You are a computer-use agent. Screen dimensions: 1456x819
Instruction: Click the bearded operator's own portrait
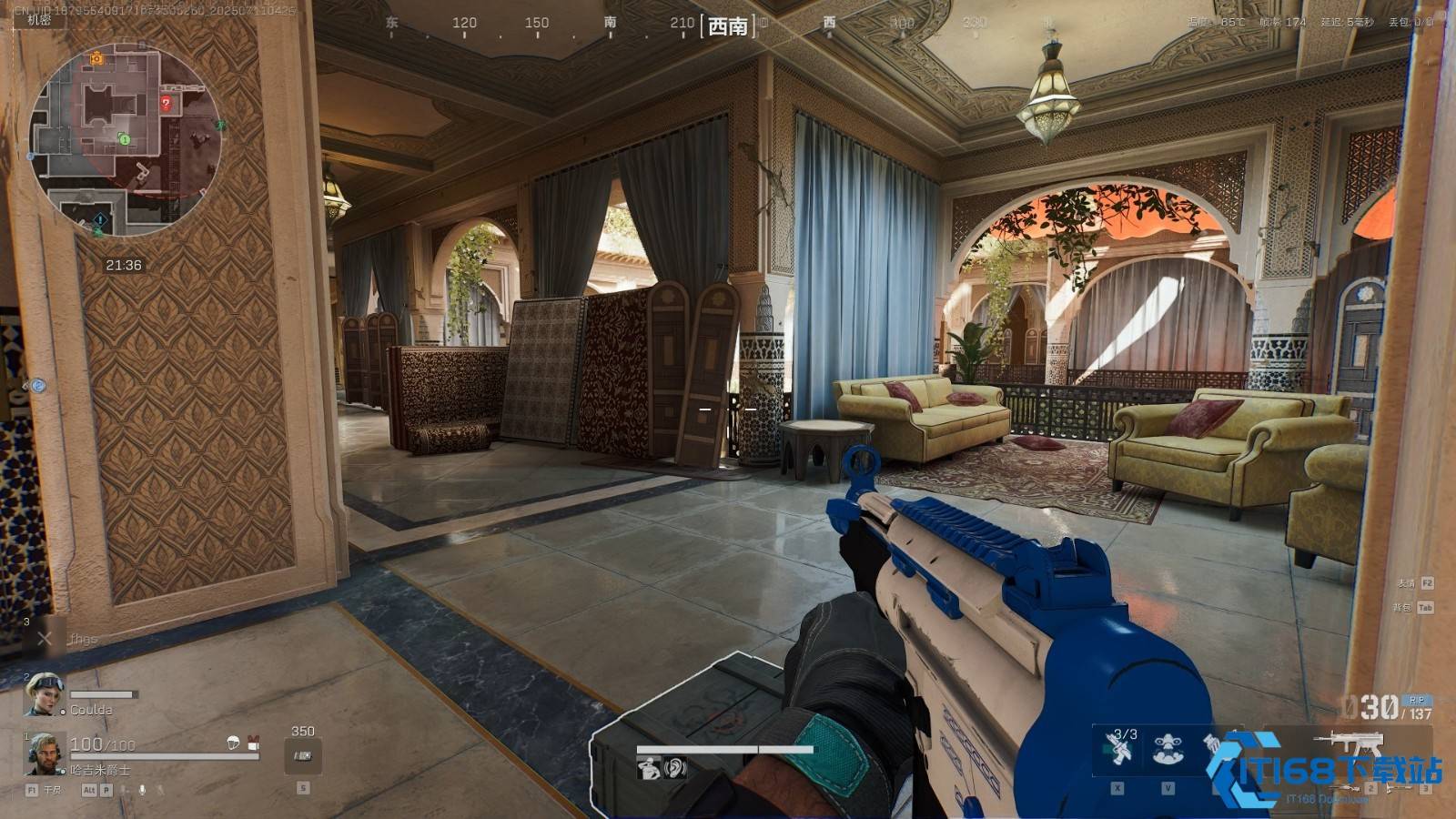pos(44,753)
